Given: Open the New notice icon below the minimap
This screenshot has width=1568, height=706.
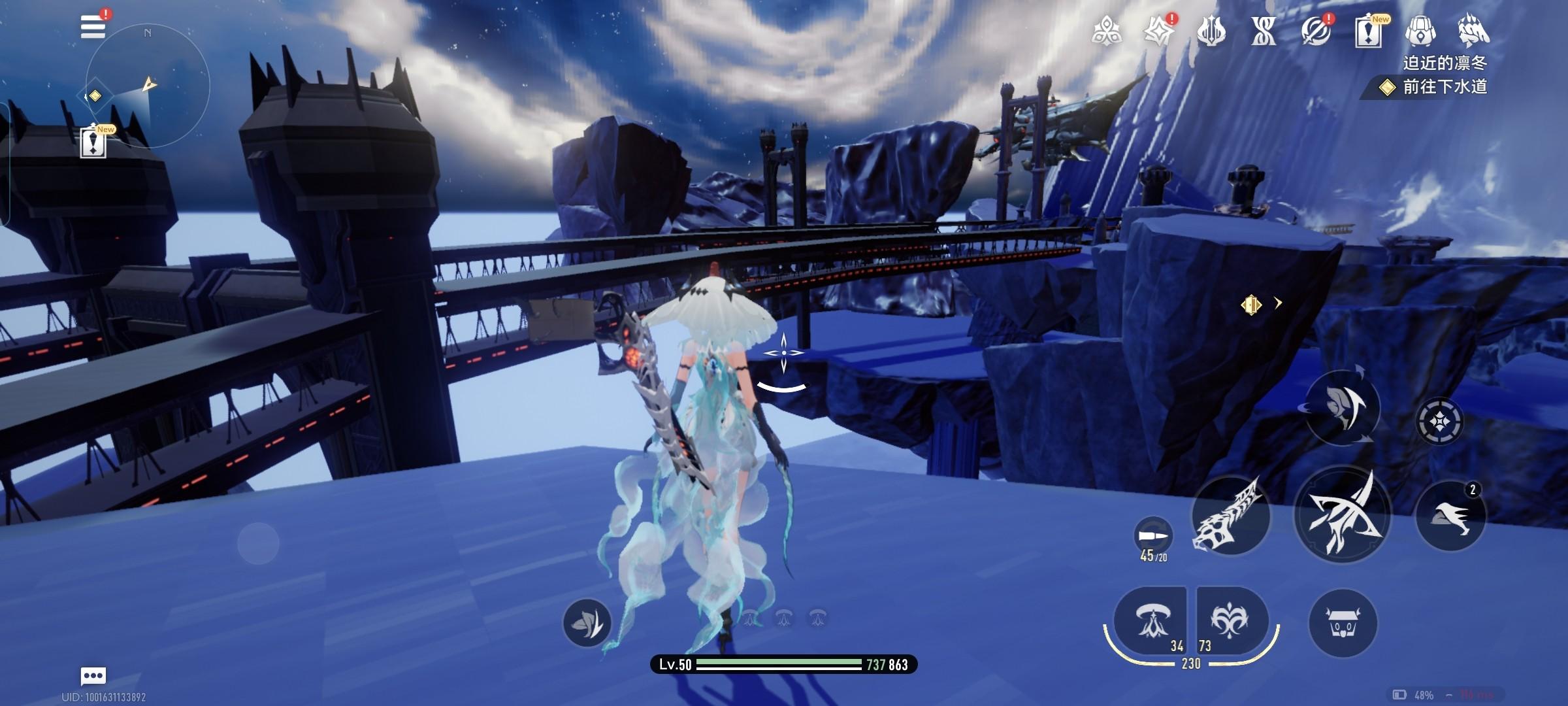Looking at the screenshot, I should click(93, 143).
